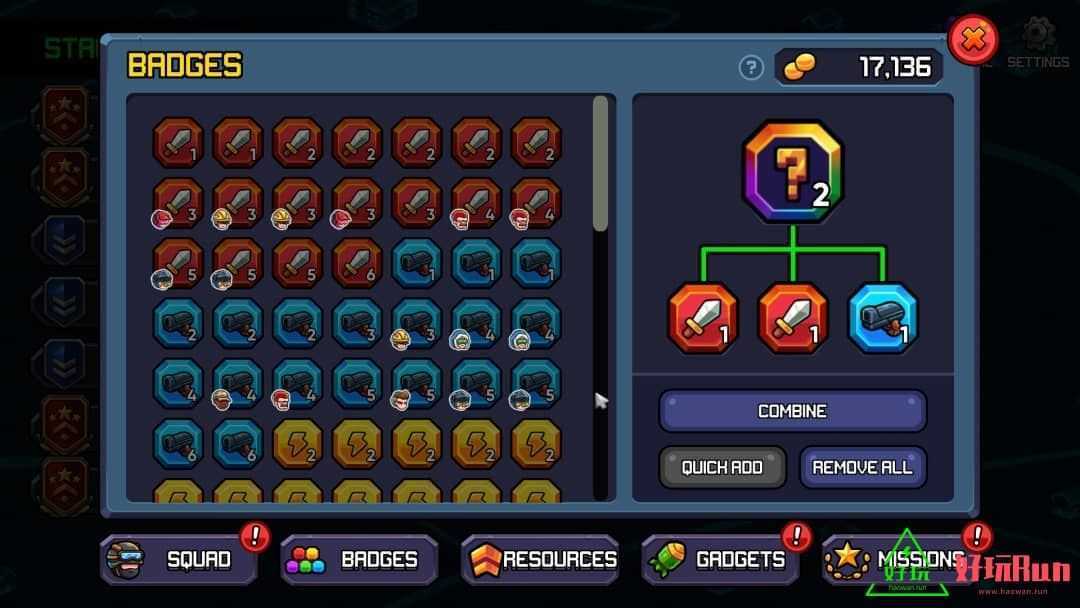Combine the selected badges
Viewport: 1080px width, 608px height.
click(792, 411)
